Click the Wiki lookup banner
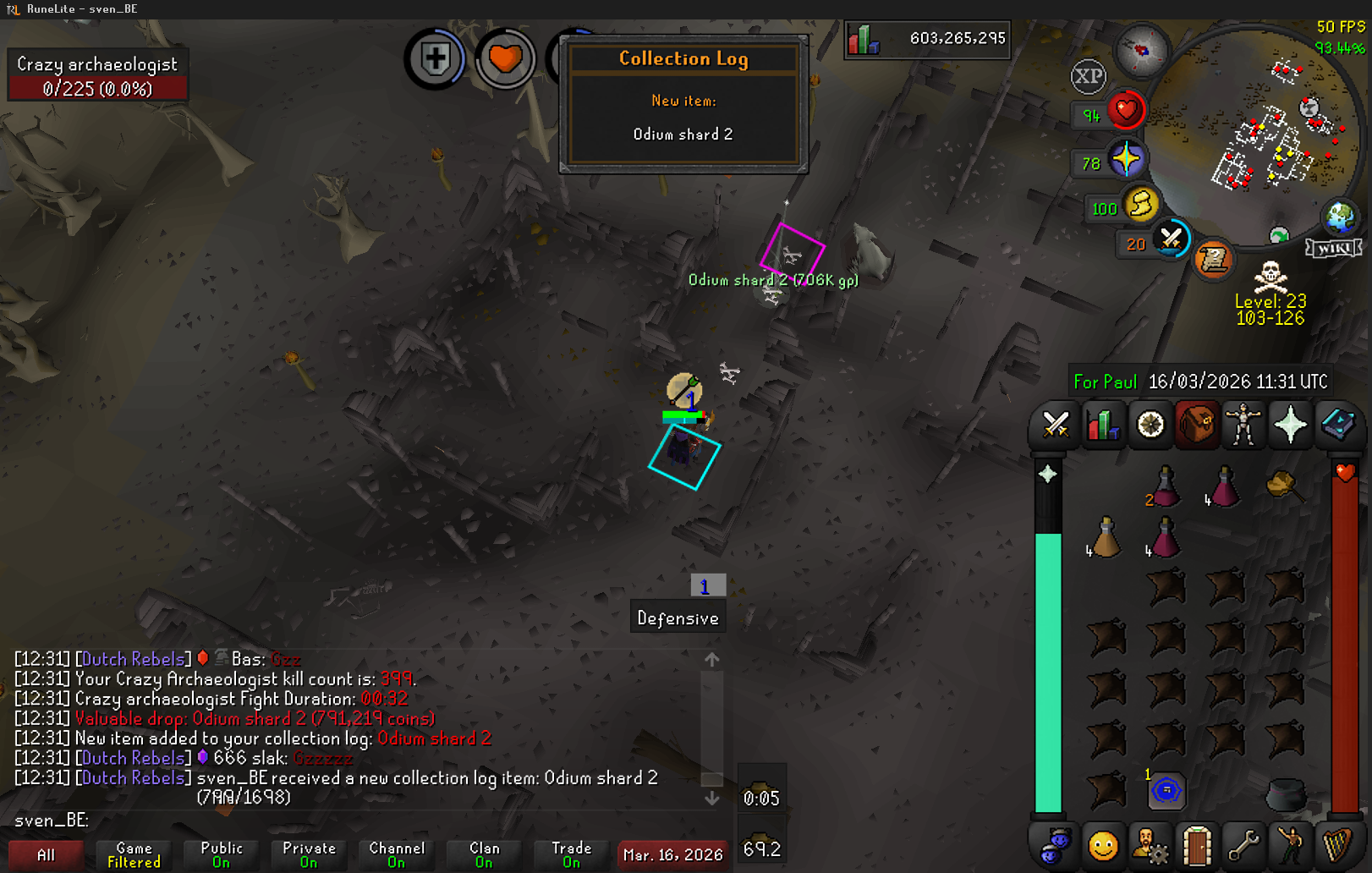This screenshot has width=1372, height=873. click(x=1334, y=248)
